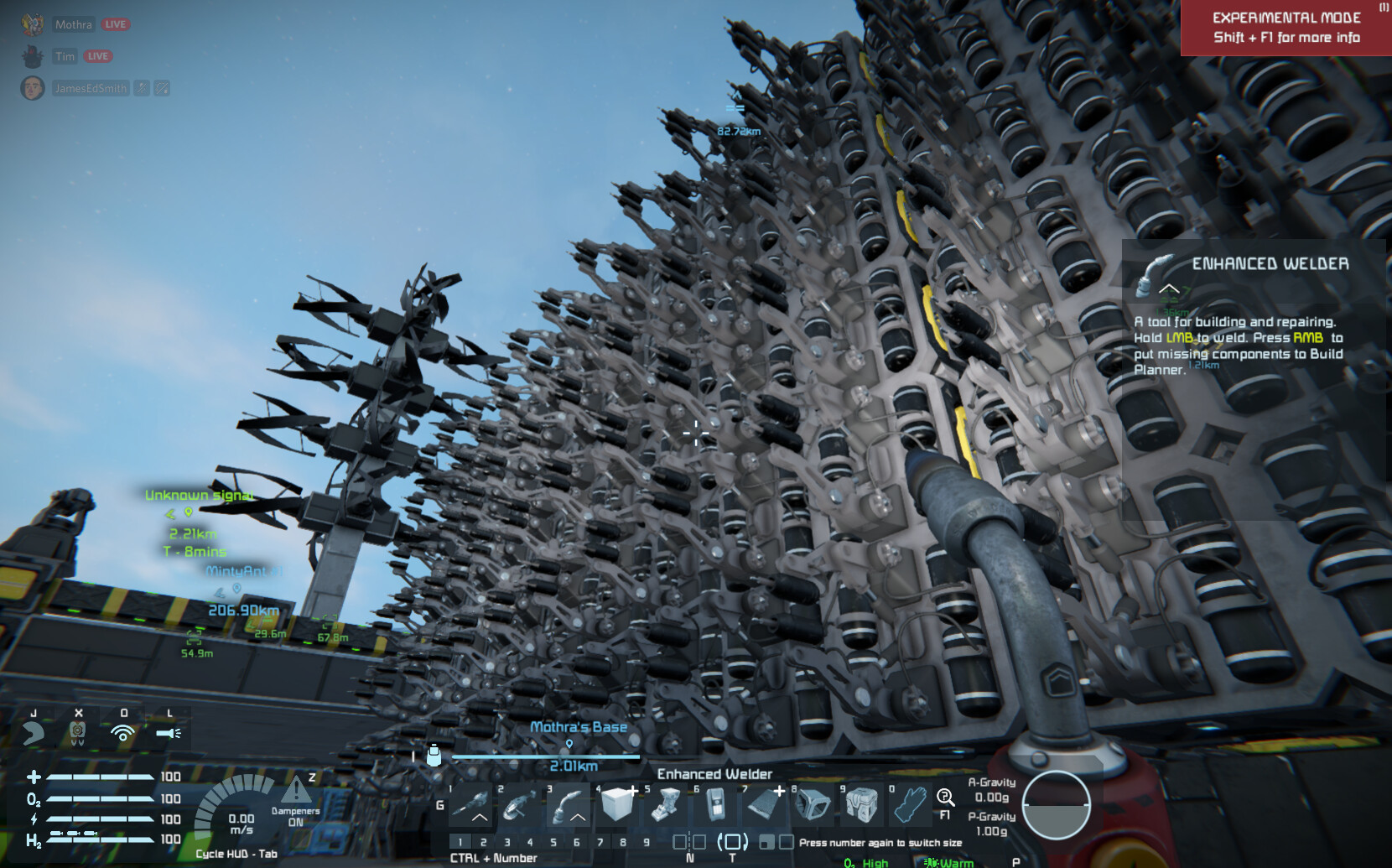Viewport: 1392px width, 868px height.
Task: Switch to toolbar page 9
Action: [646, 842]
